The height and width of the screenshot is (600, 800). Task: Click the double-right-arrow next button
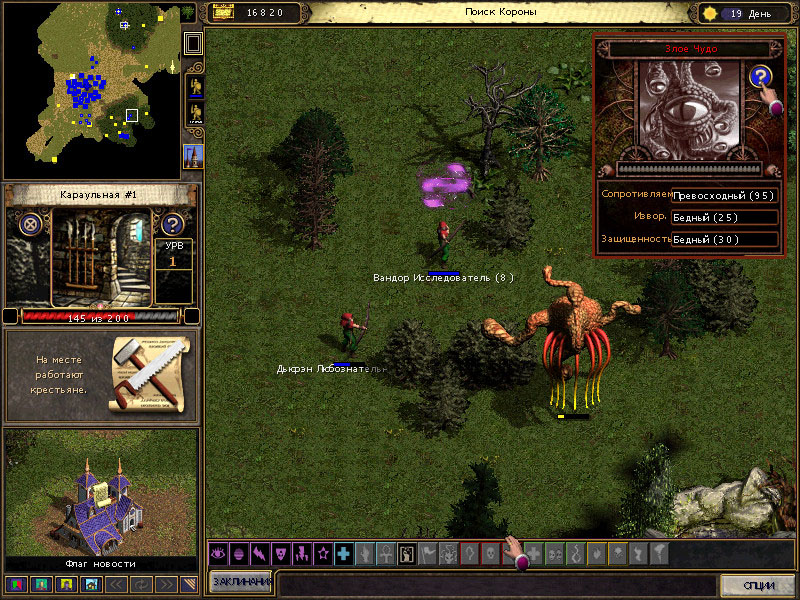click(166, 584)
